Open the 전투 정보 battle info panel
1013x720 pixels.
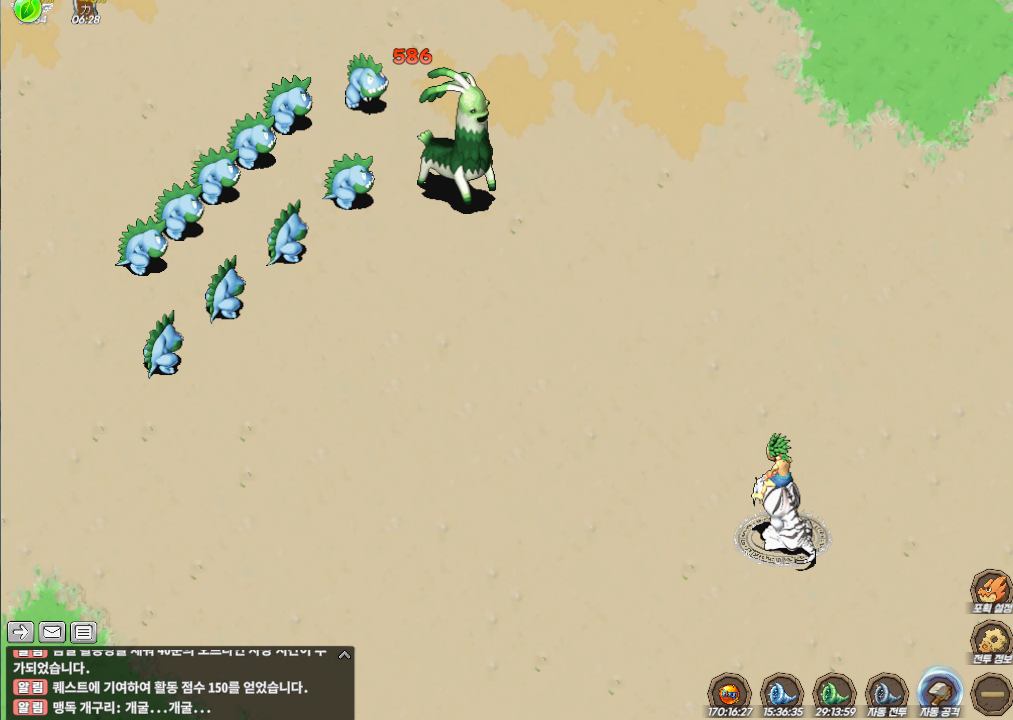992,639
